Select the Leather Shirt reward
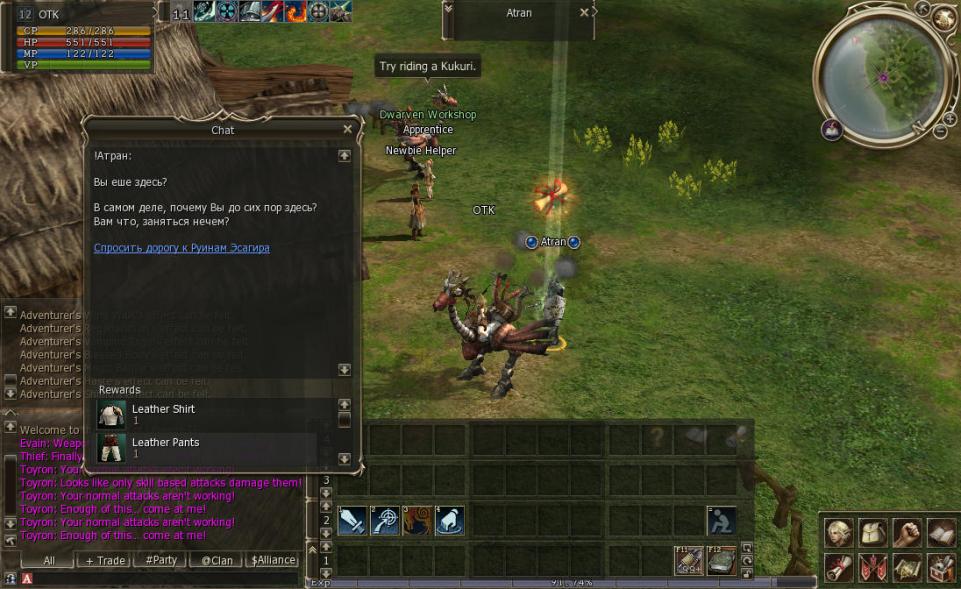This screenshot has width=961, height=589. (163, 414)
